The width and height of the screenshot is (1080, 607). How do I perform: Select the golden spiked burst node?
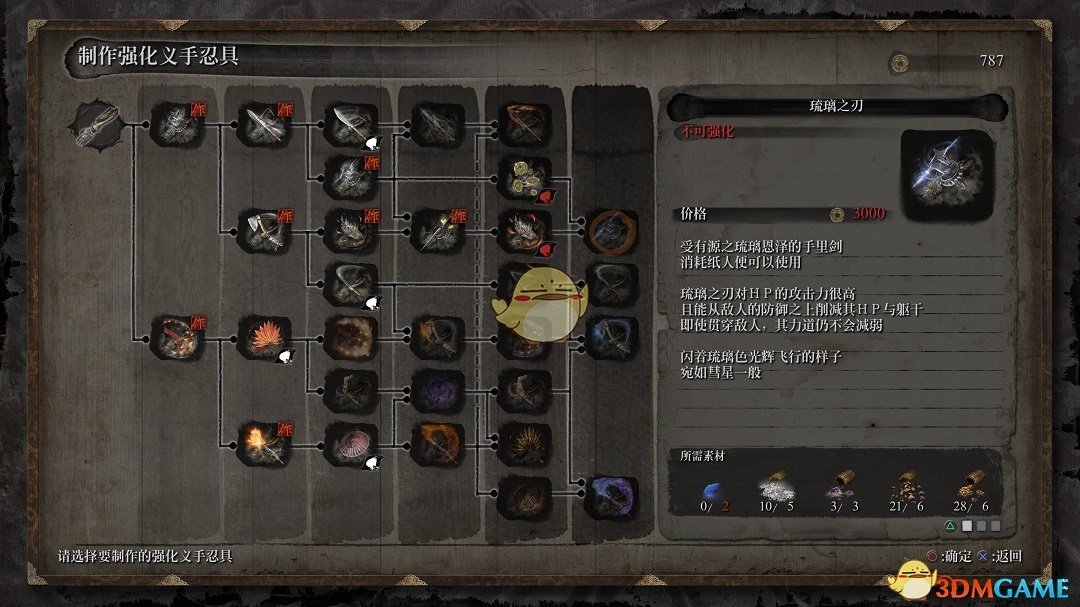click(524, 445)
